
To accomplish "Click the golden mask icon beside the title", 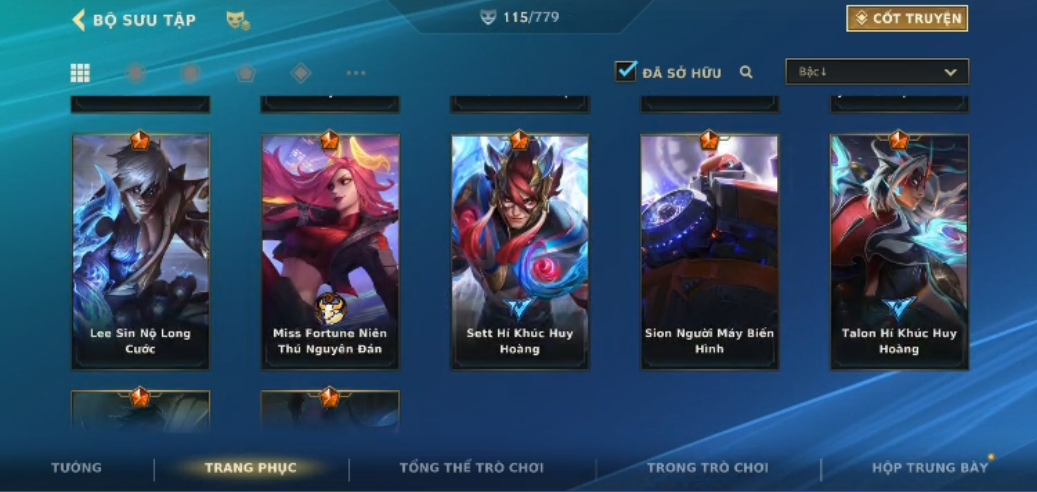I will pos(237,20).
